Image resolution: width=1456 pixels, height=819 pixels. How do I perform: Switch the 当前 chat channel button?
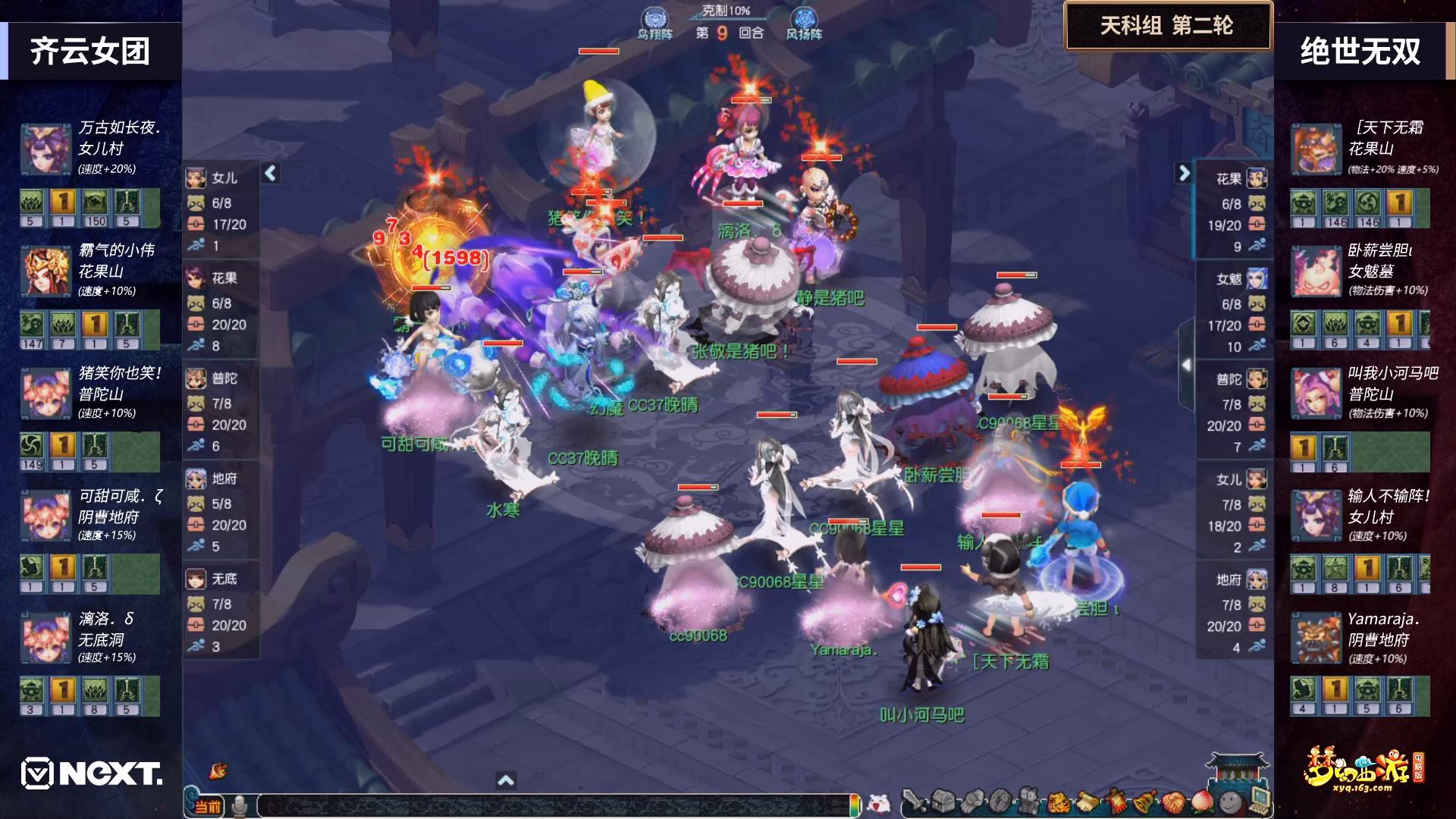[207, 806]
